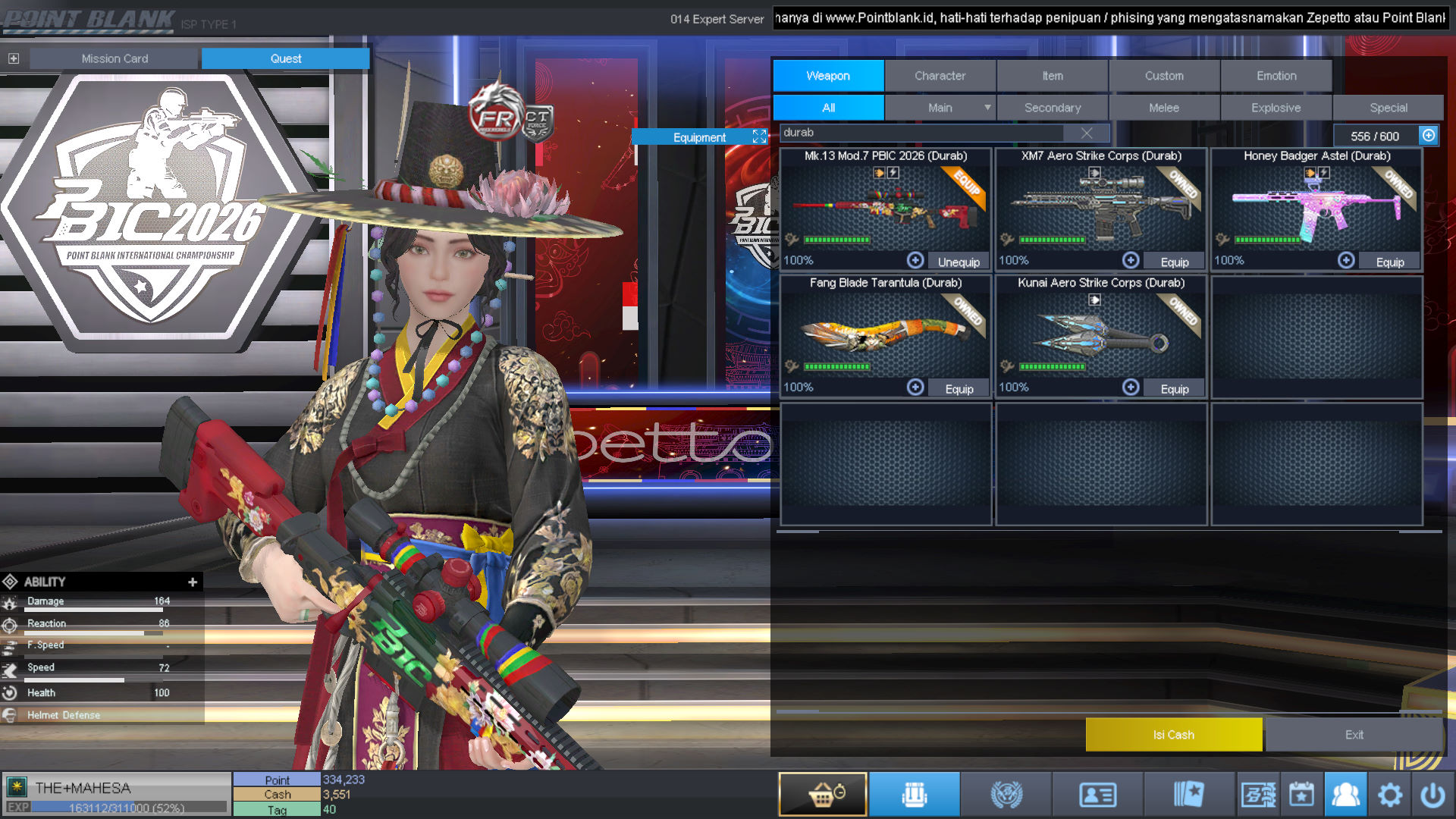
Task: Open the Main weapon dropdown
Action: point(987,108)
